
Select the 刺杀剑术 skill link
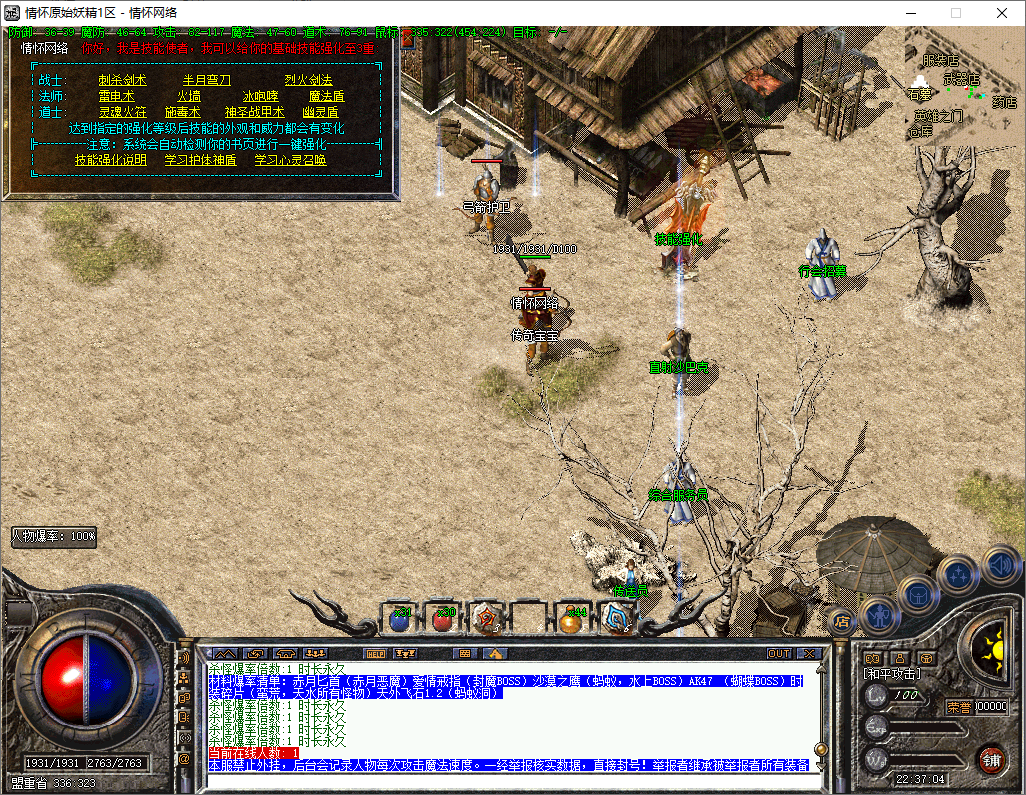tap(122, 80)
